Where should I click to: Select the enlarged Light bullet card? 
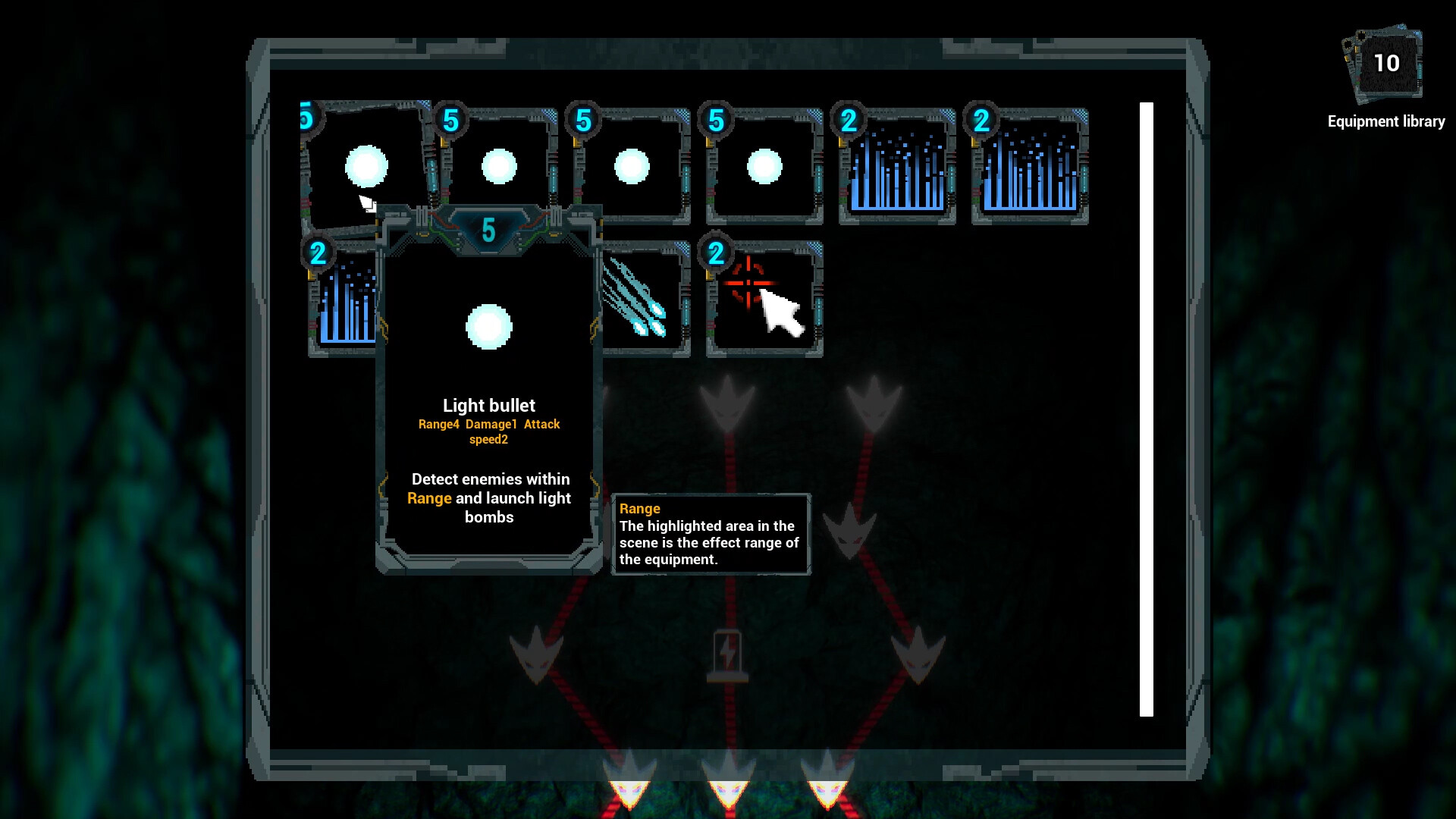[x=490, y=326]
